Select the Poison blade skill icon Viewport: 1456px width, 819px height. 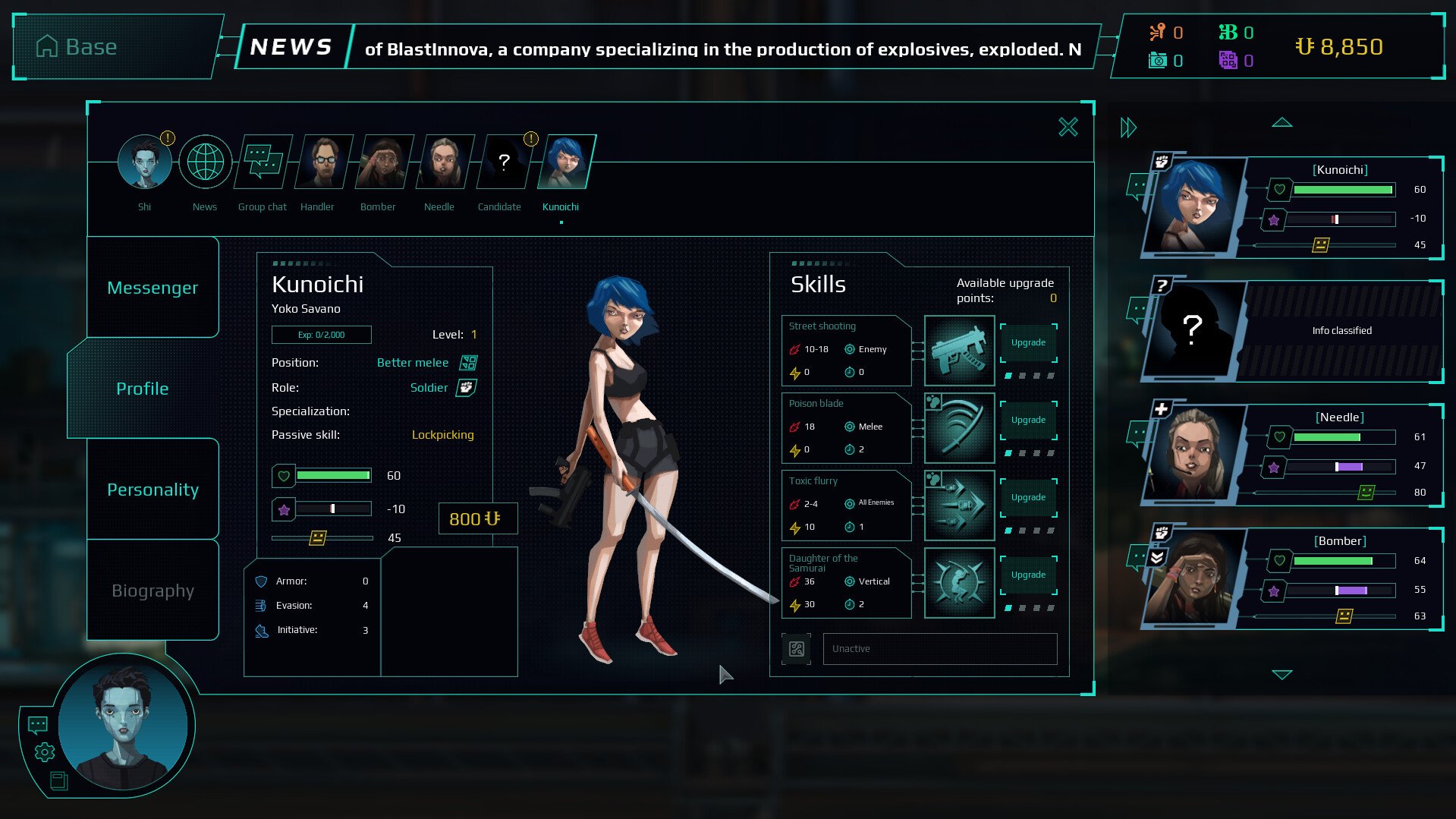pos(959,427)
